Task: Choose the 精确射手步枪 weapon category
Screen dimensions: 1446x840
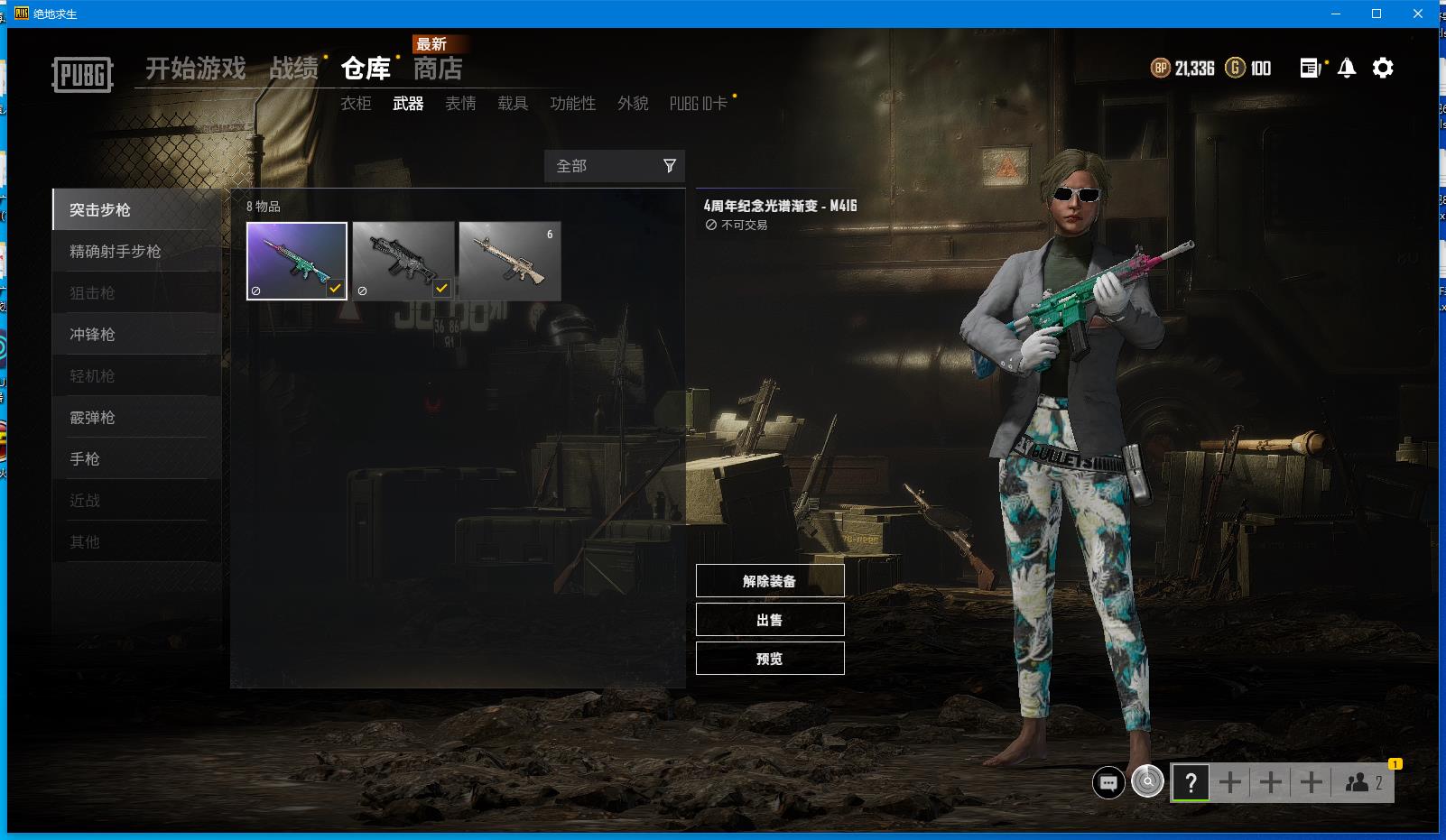Action: point(116,252)
